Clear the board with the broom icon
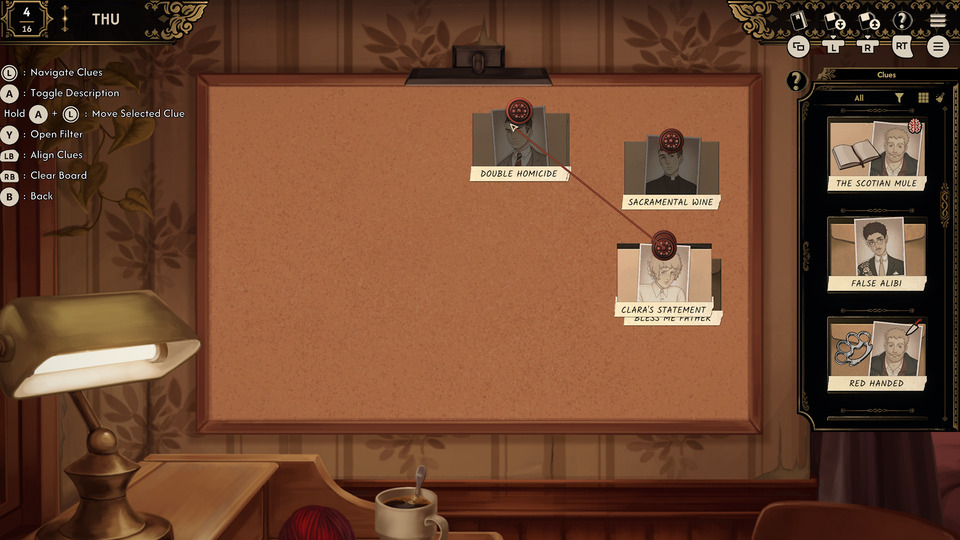The image size is (960, 540). [x=941, y=98]
